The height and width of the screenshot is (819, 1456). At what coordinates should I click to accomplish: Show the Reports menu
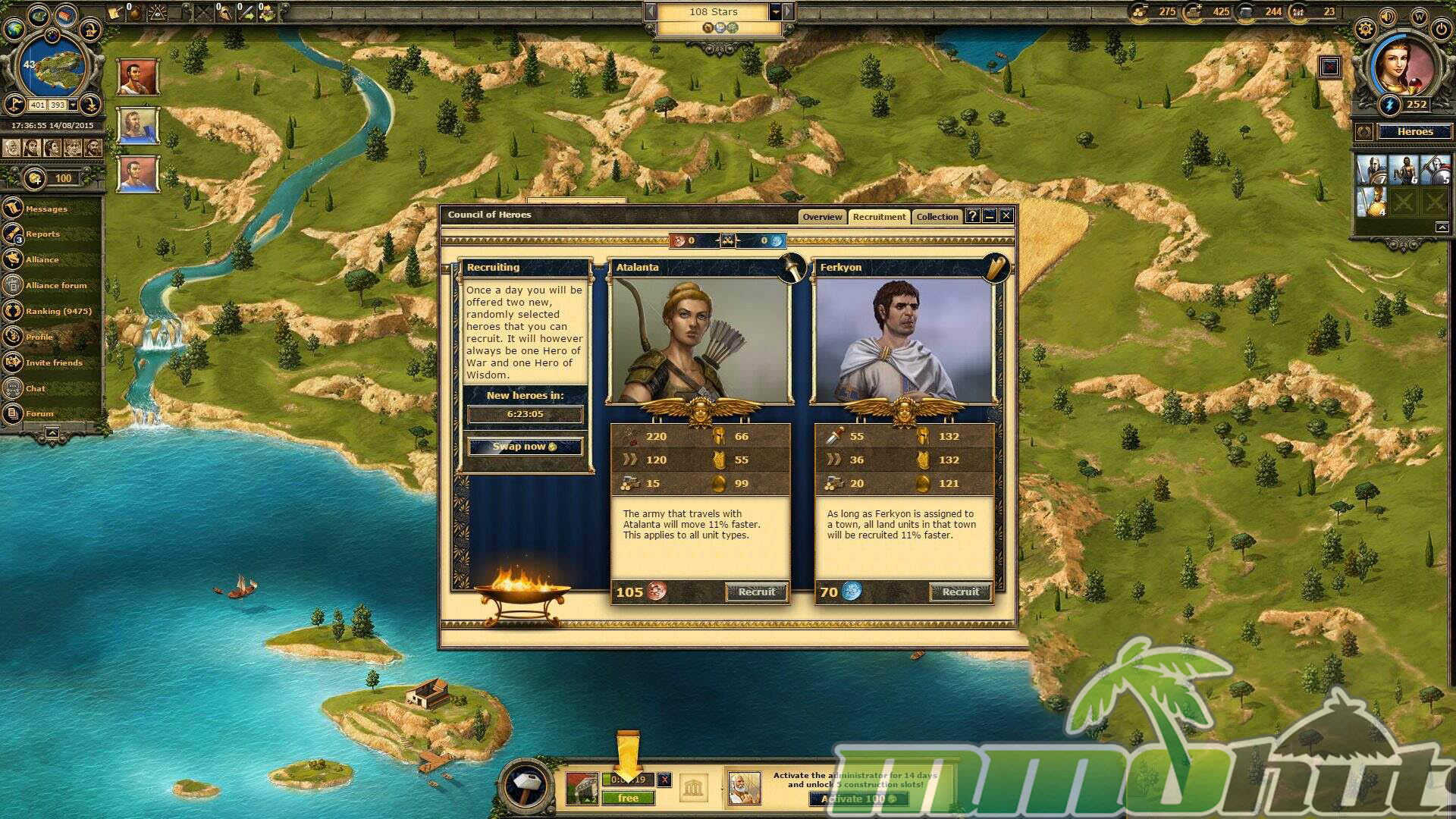click(42, 234)
